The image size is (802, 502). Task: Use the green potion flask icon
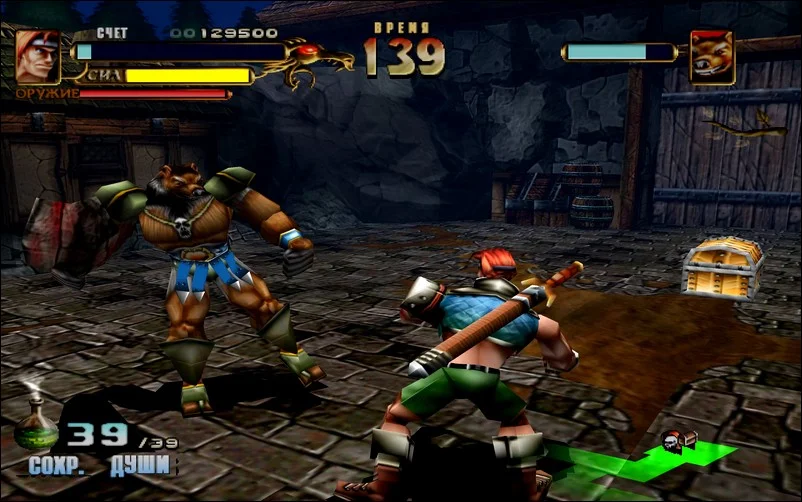[35, 423]
